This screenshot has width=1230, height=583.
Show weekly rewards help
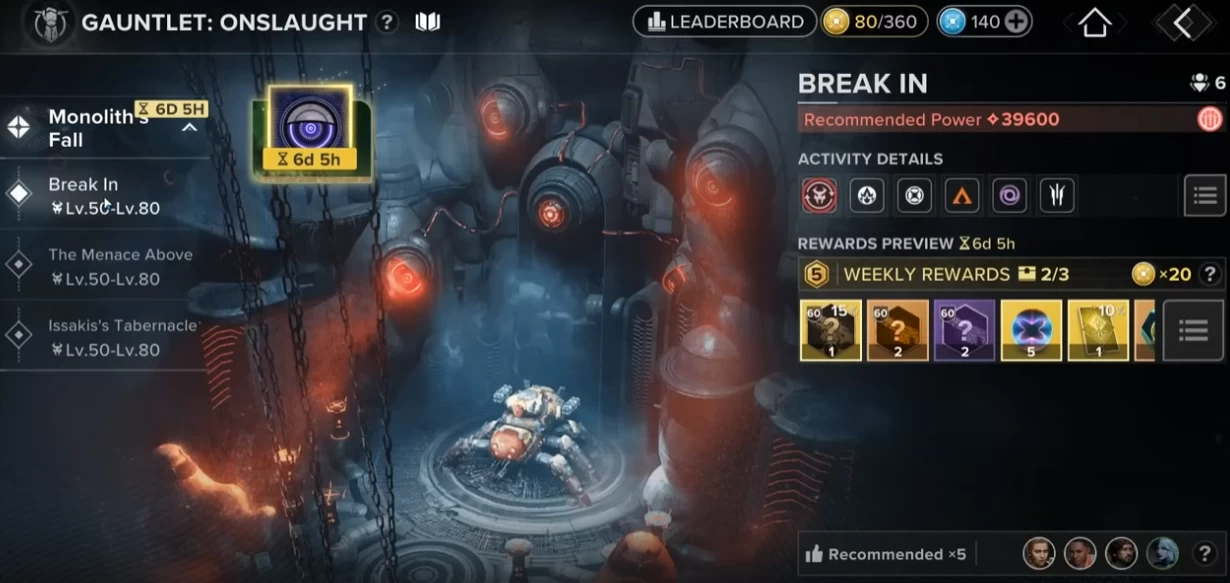(x=1209, y=274)
